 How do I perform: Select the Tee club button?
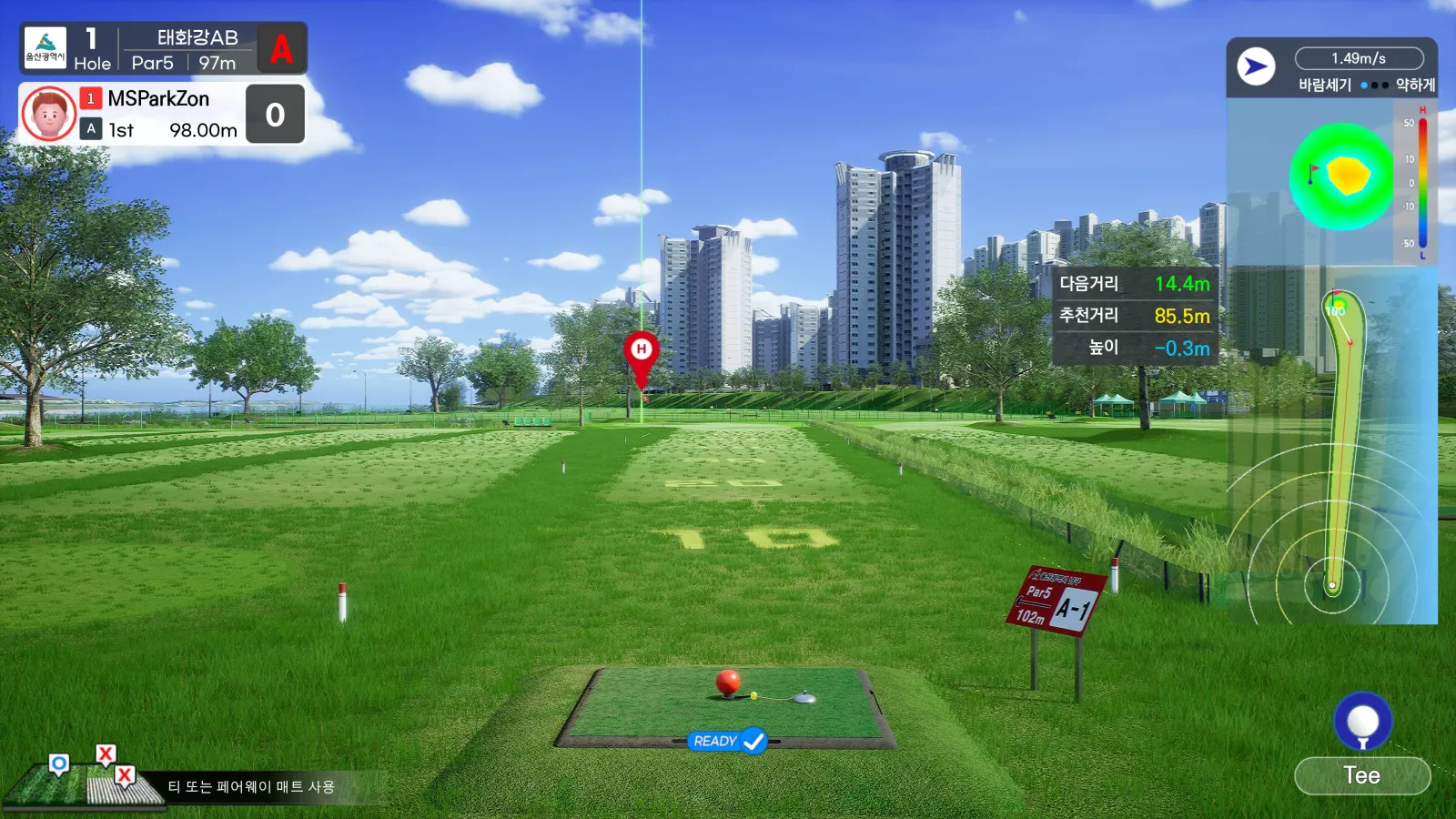(1361, 775)
